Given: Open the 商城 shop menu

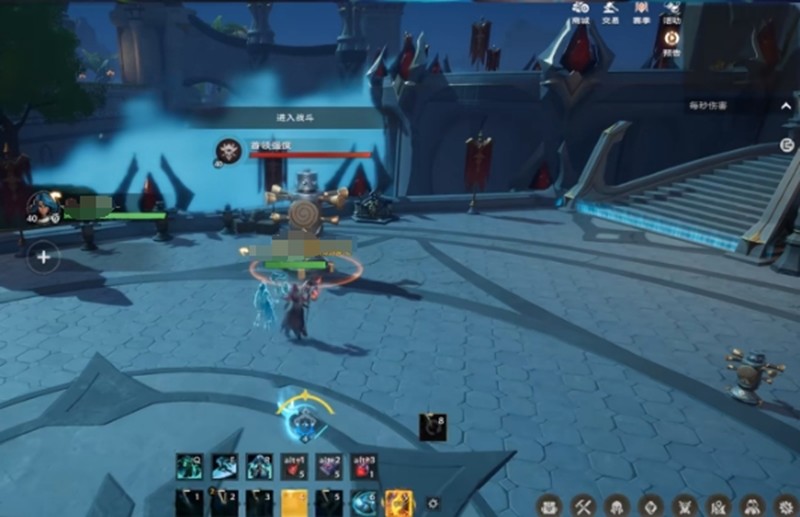Looking at the screenshot, I should [580, 11].
